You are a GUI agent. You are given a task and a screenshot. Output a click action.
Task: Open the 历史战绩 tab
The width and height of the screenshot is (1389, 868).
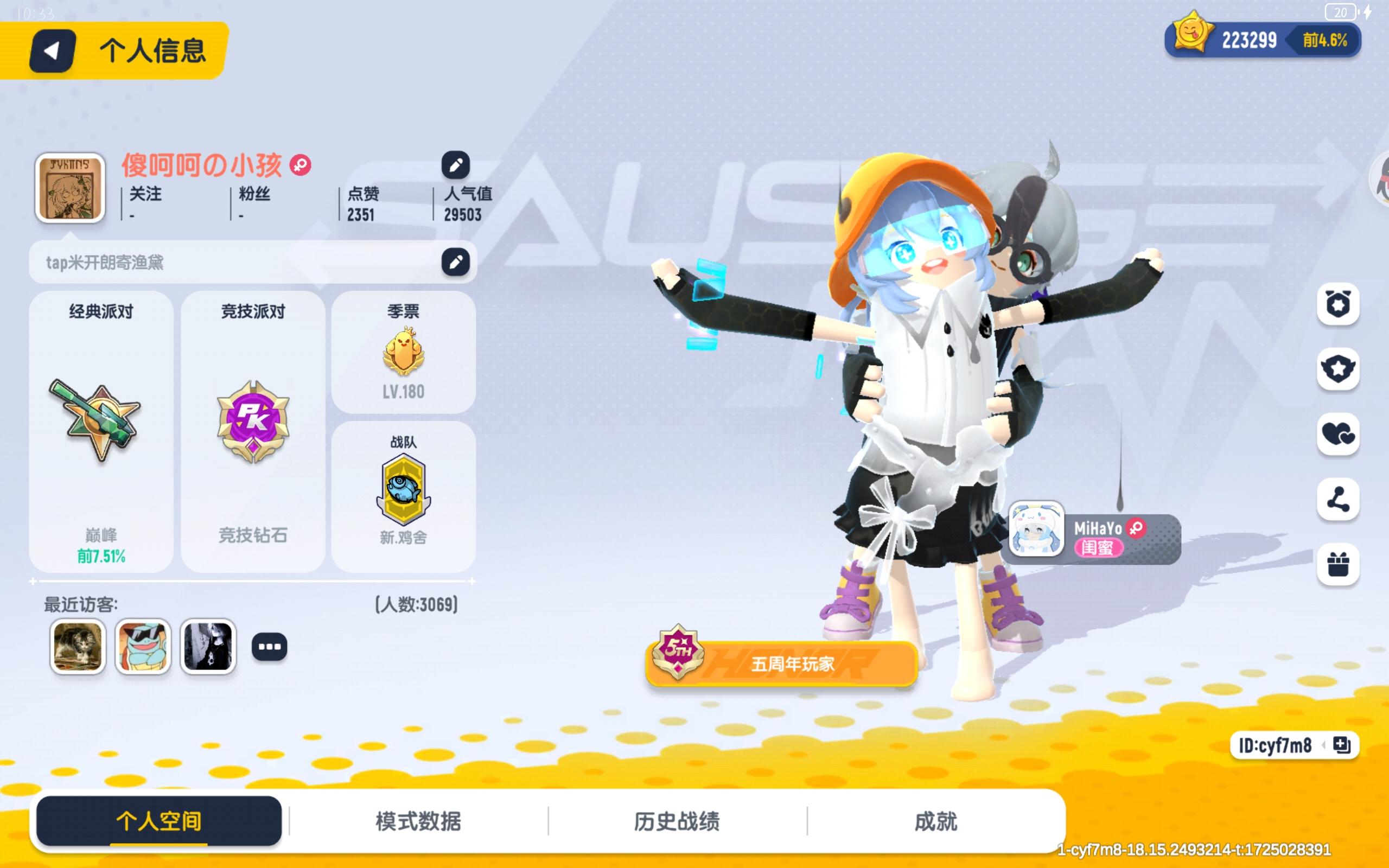[x=677, y=821]
